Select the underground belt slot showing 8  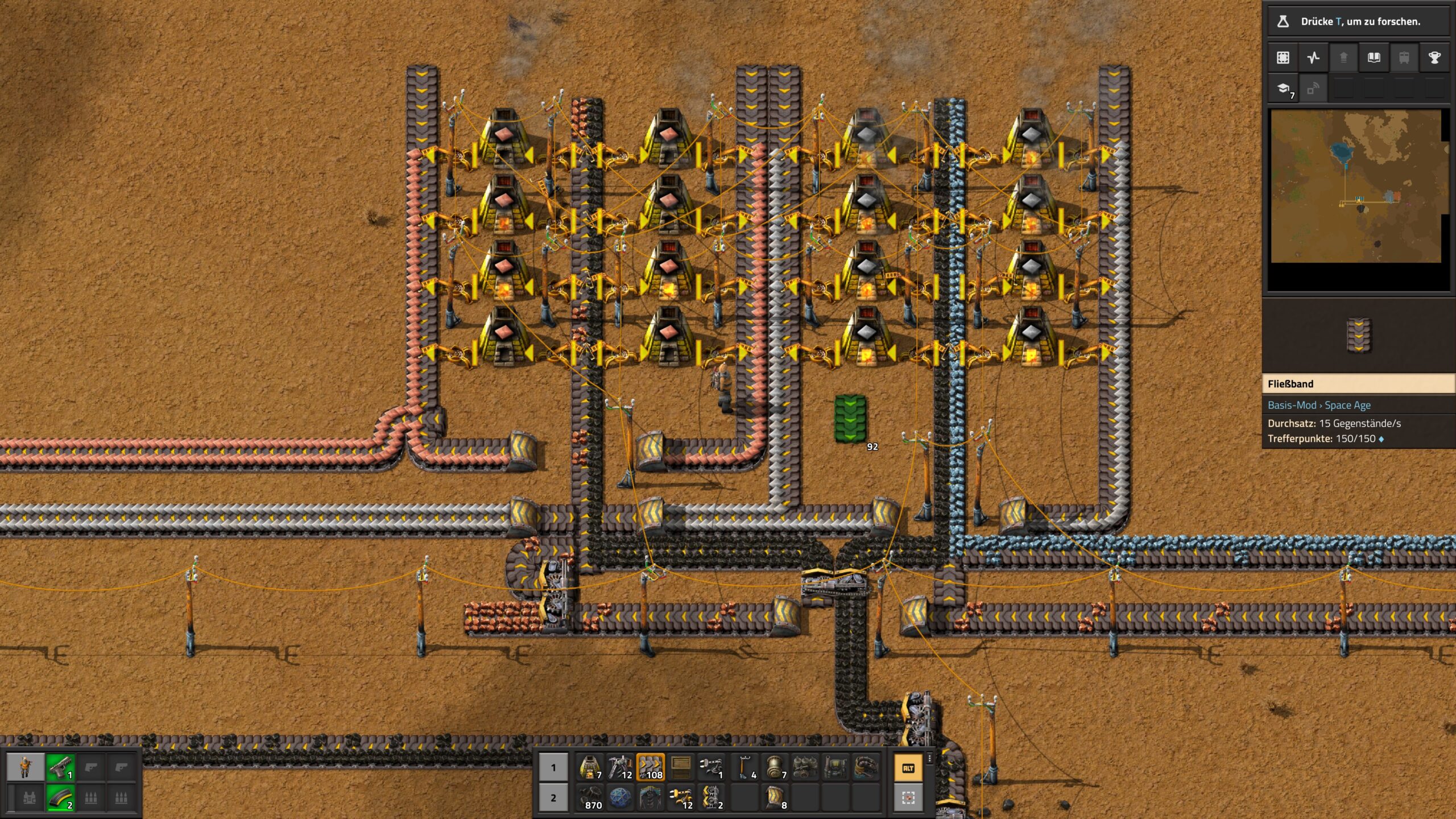click(775, 797)
